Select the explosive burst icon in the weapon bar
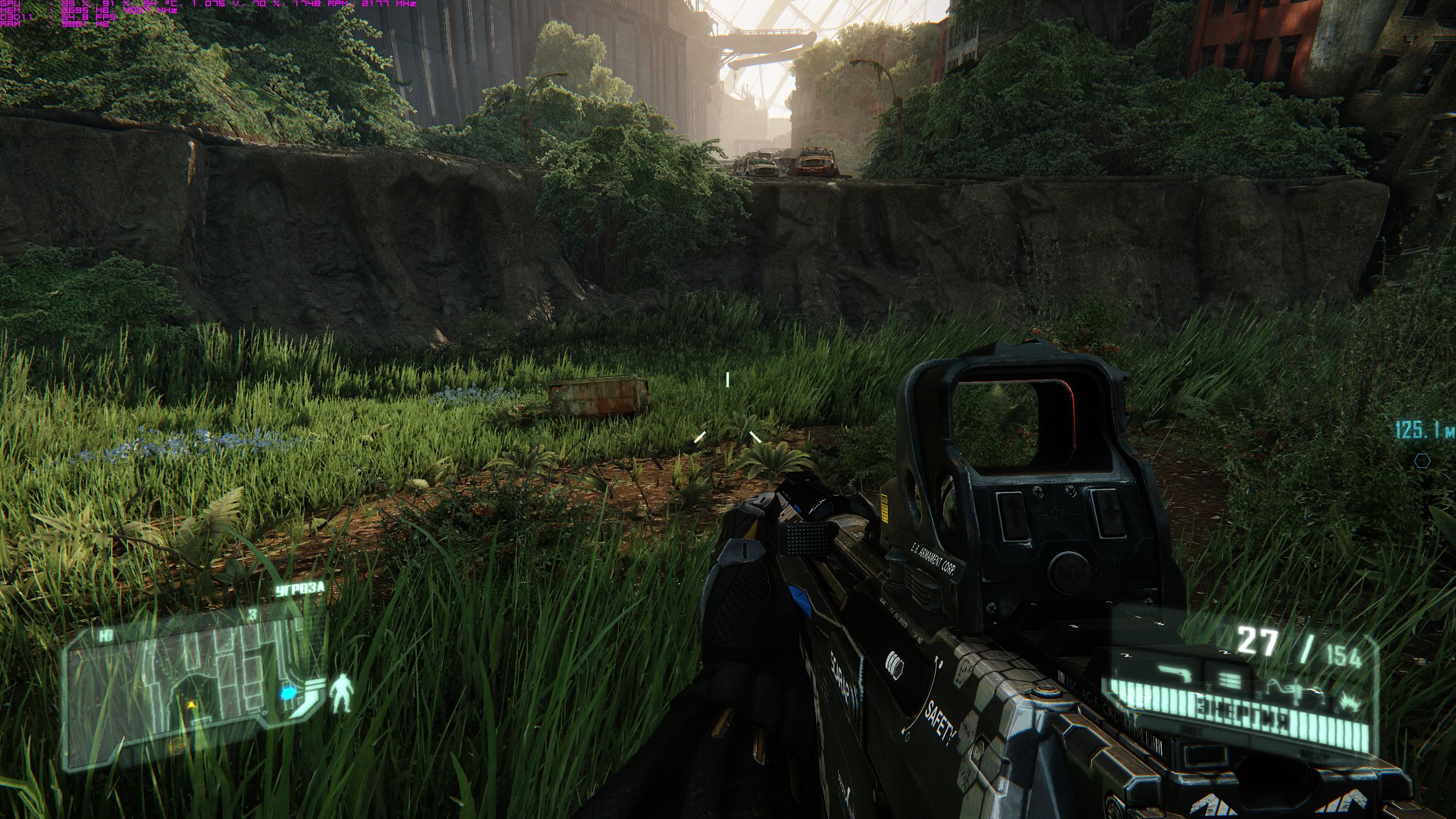The height and width of the screenshot is (819, 1456). click(1349, 701)
